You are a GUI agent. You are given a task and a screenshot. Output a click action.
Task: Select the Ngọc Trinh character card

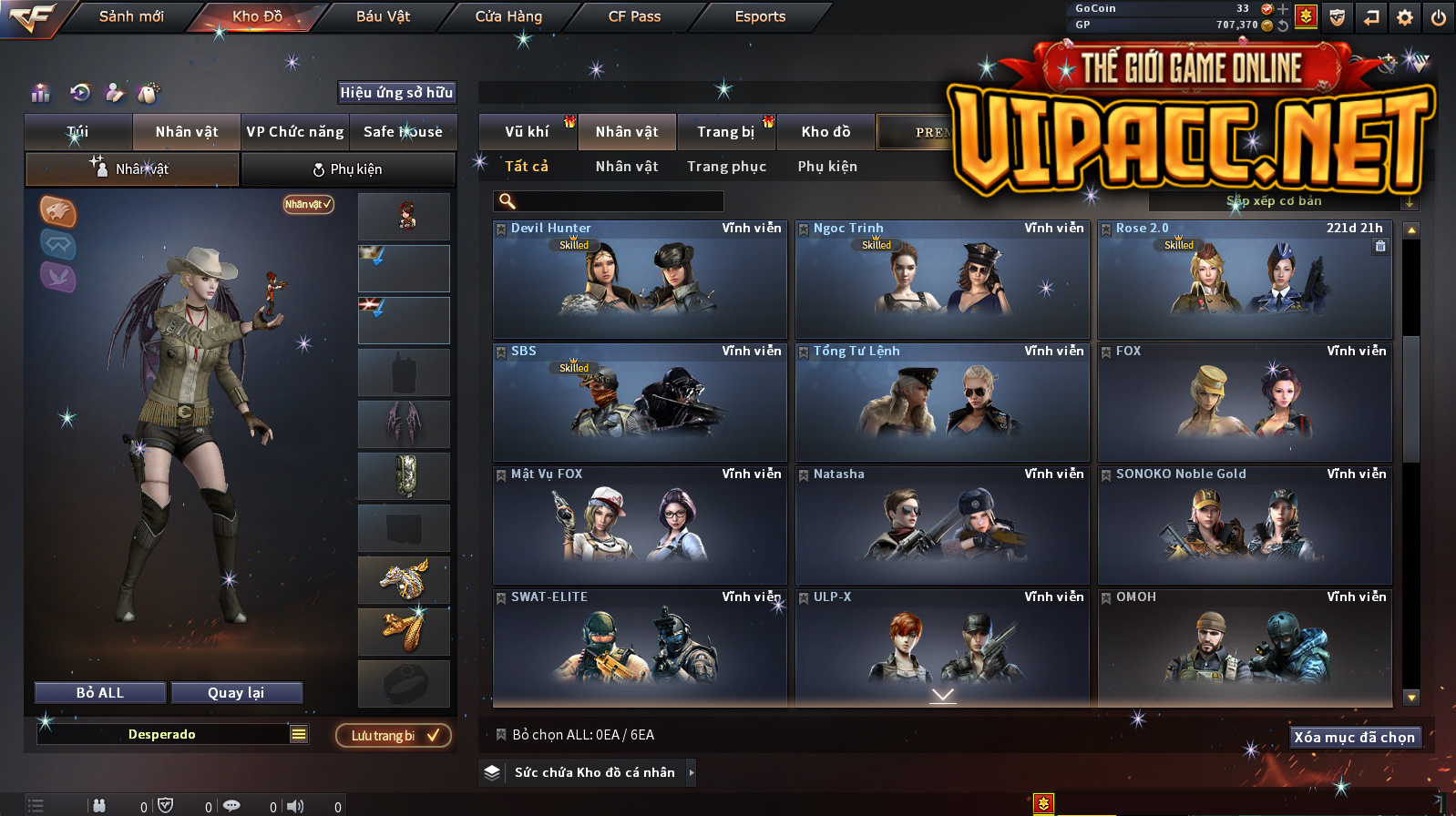pos(941,280)
